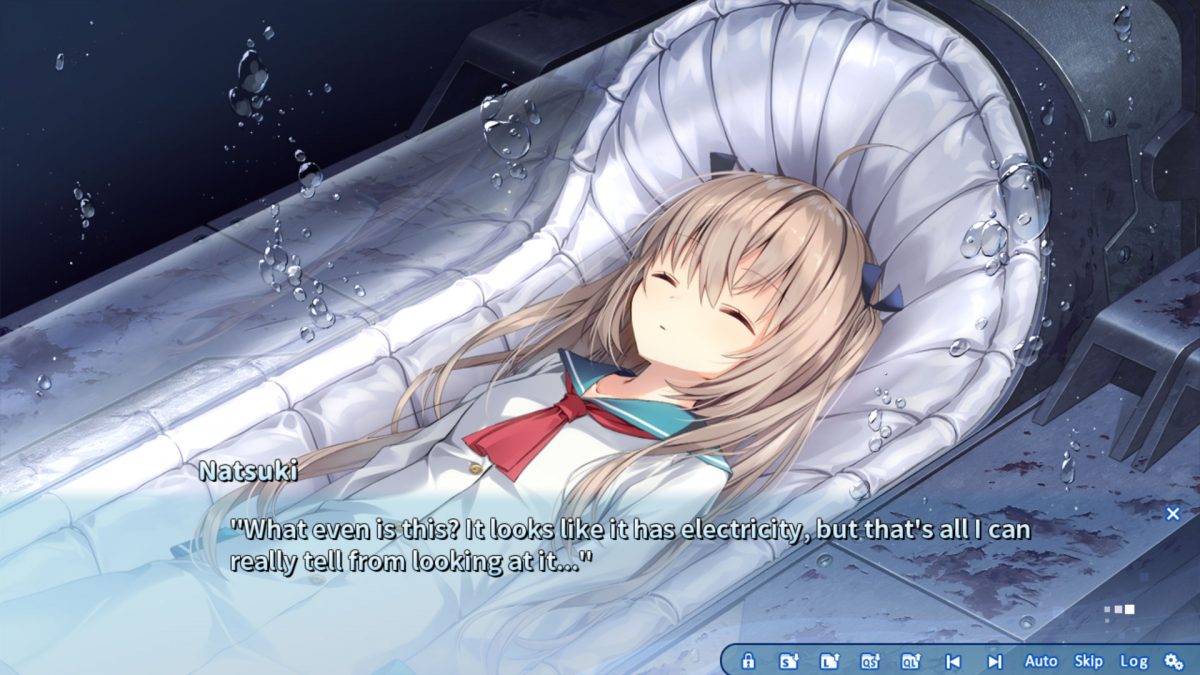The width and height of the screenshot is (1200, 675).
Task: Turn on Auto text advance
Action: coord(1041,661)
